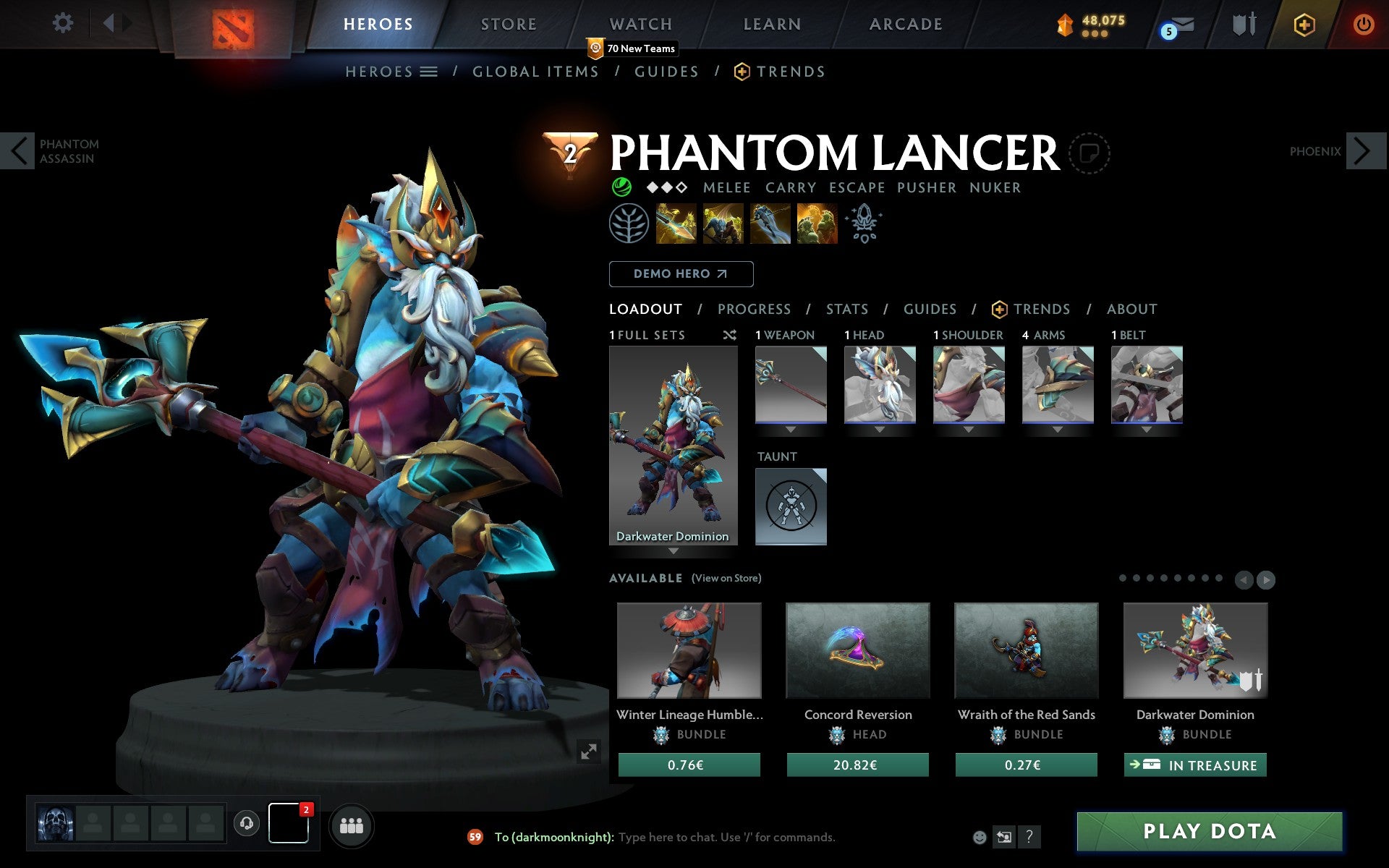
Task: Toggle shuffle for equipped full sets
Action: (730, 335)
